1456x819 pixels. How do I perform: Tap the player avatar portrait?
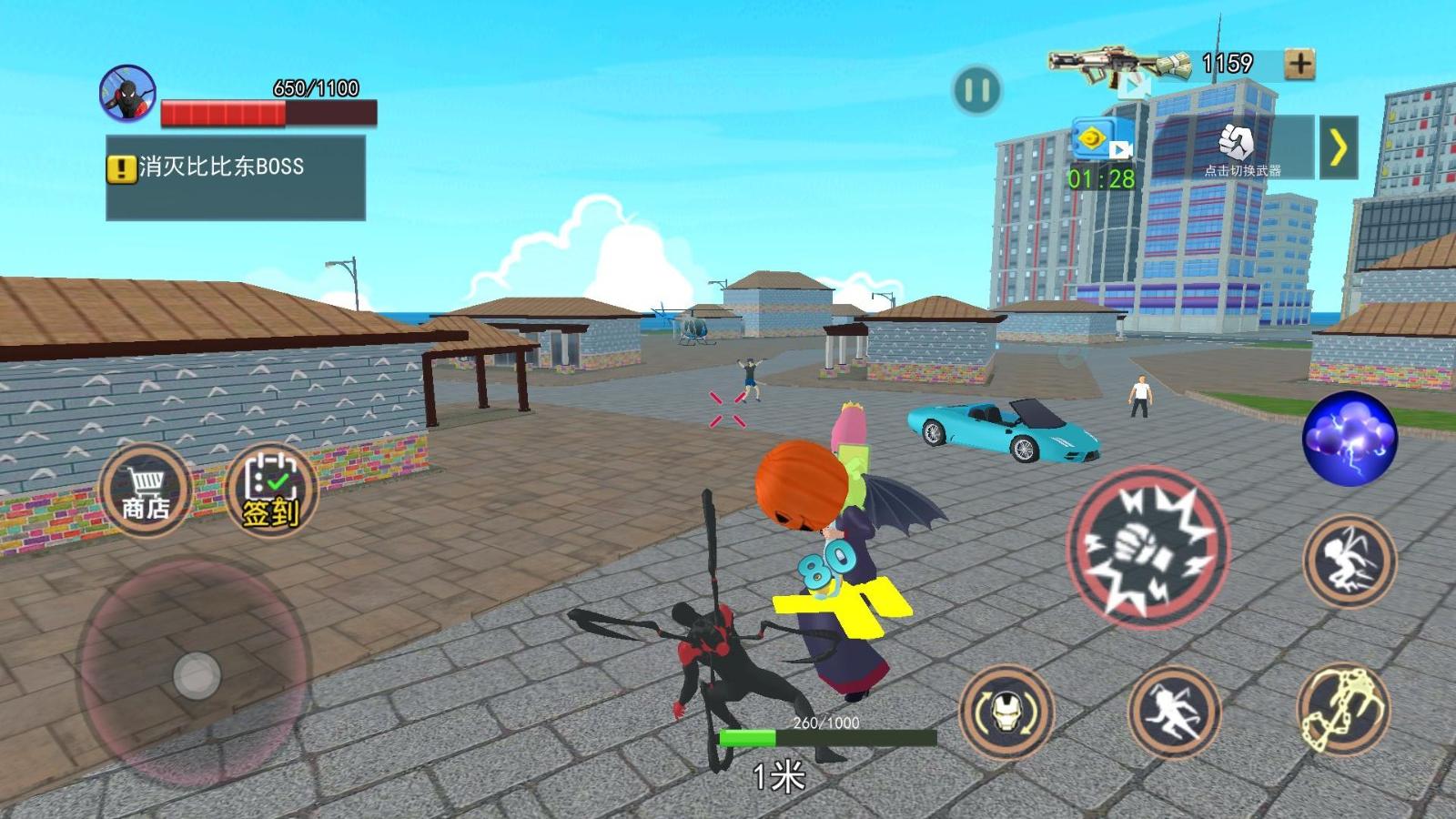127,94
